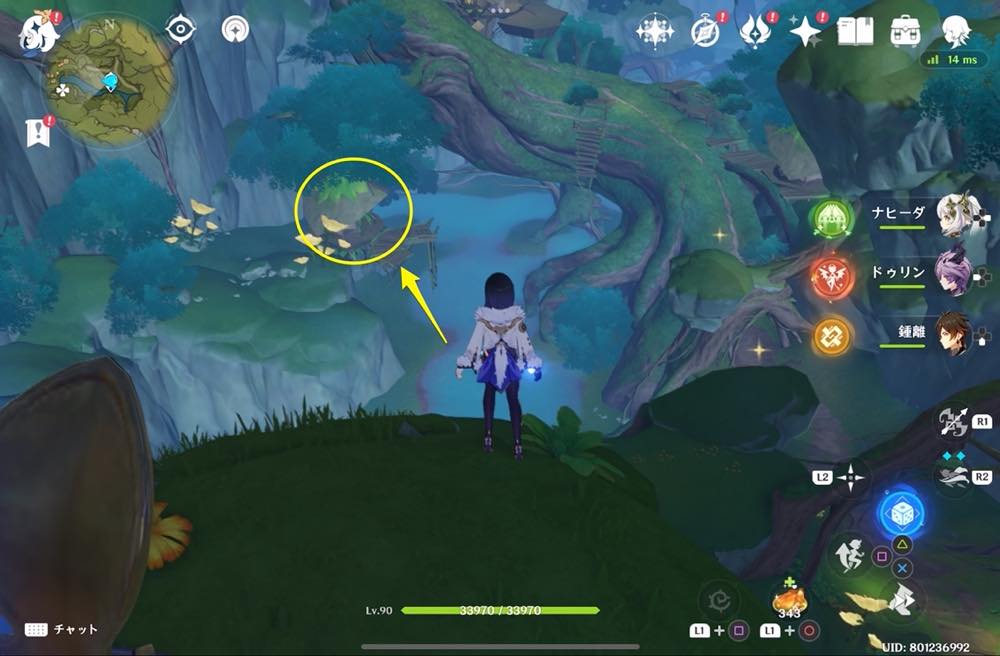Open the backpack inventory
The image size is (1000, 656).
point(906,31)
